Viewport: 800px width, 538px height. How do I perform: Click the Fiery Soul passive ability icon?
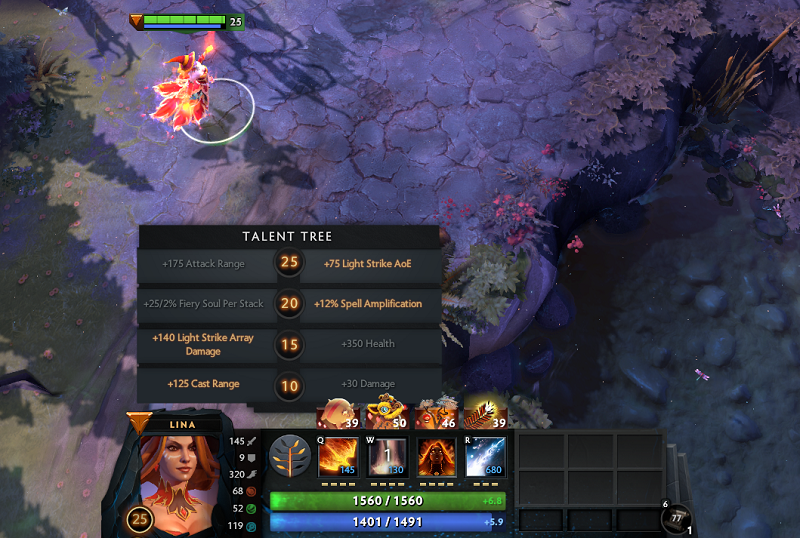point(436,457)
